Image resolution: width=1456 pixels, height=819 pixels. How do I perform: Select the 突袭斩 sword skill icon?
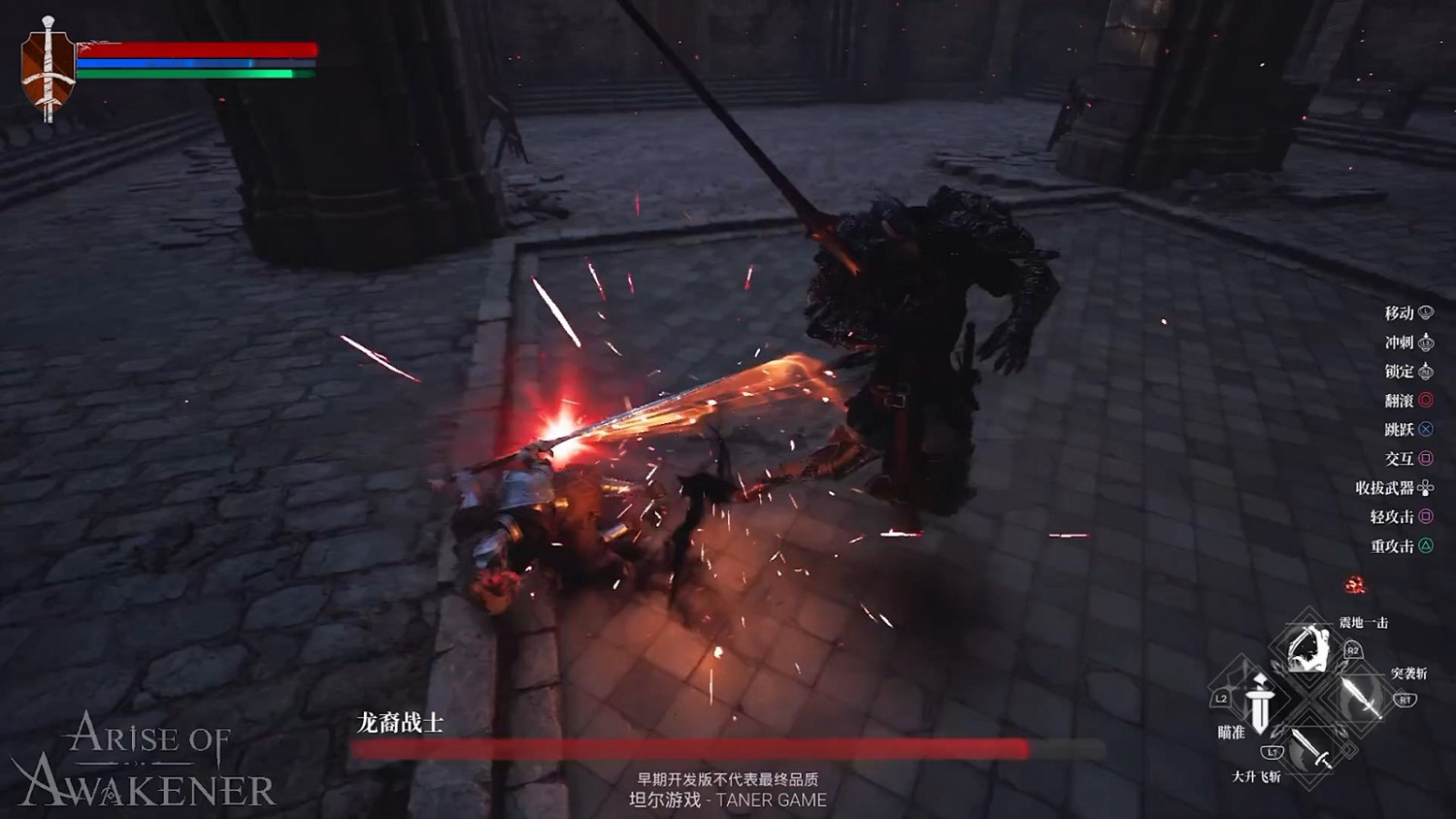pos(1358,697)
